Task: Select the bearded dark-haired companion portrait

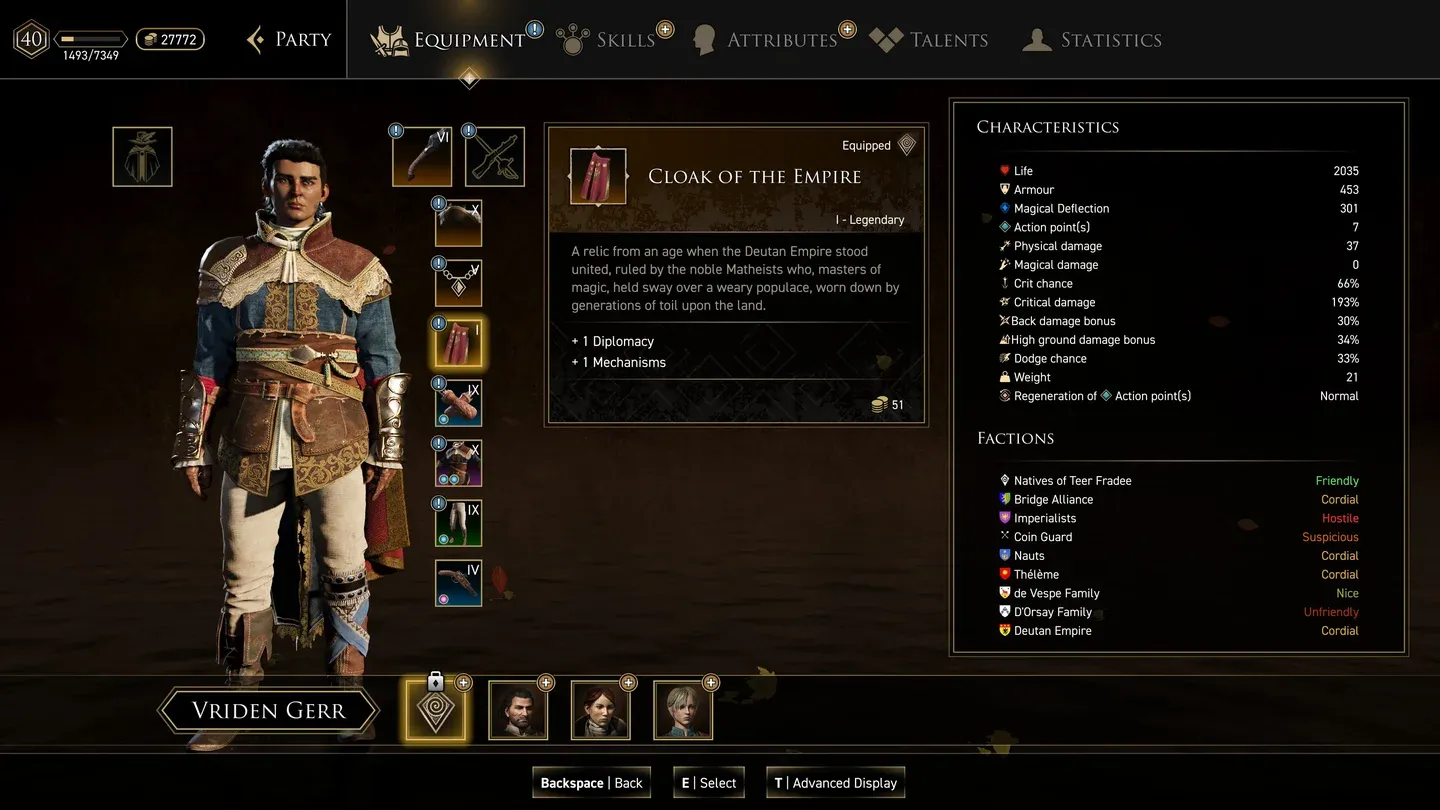Action: pos(518,710)
